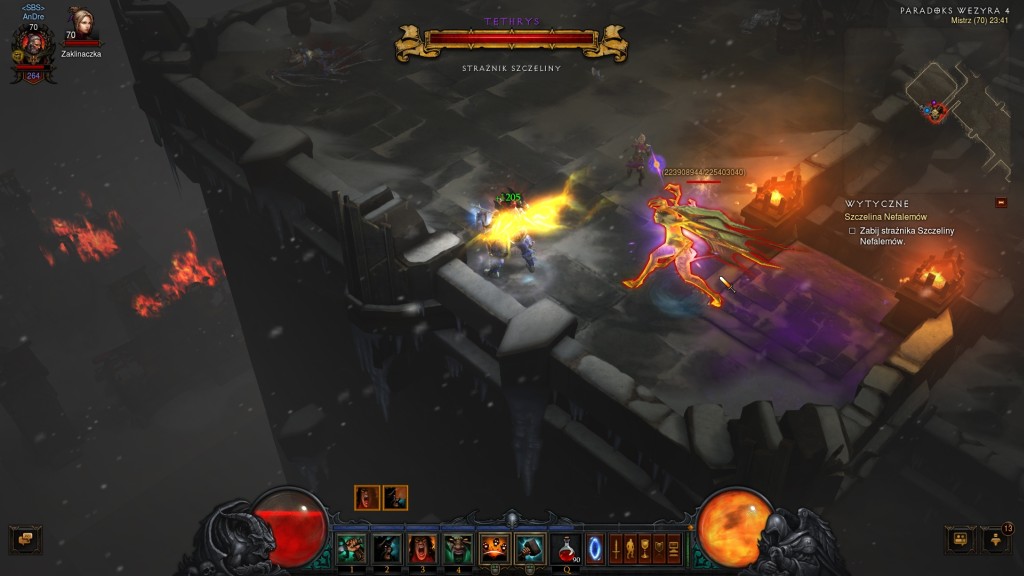Open the chat bubble button
This screenshot has width=1024, height=576.
(x=24, y=540)
